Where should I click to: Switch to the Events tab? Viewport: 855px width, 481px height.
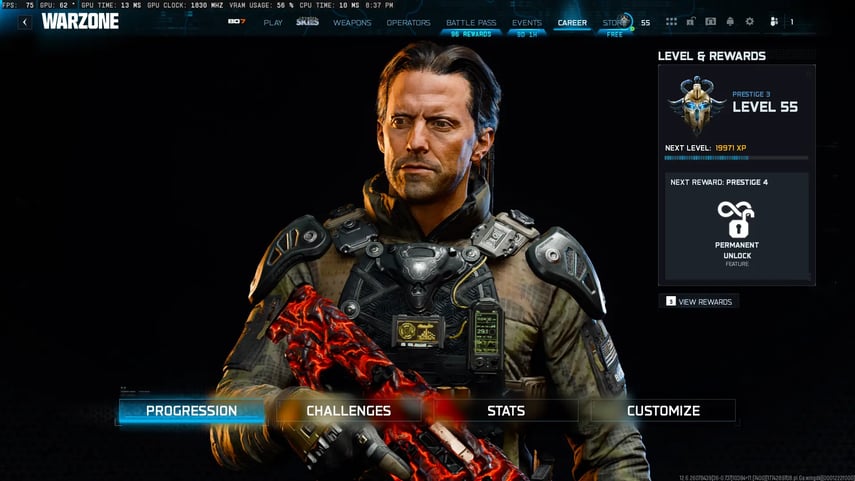click(526, 22)
